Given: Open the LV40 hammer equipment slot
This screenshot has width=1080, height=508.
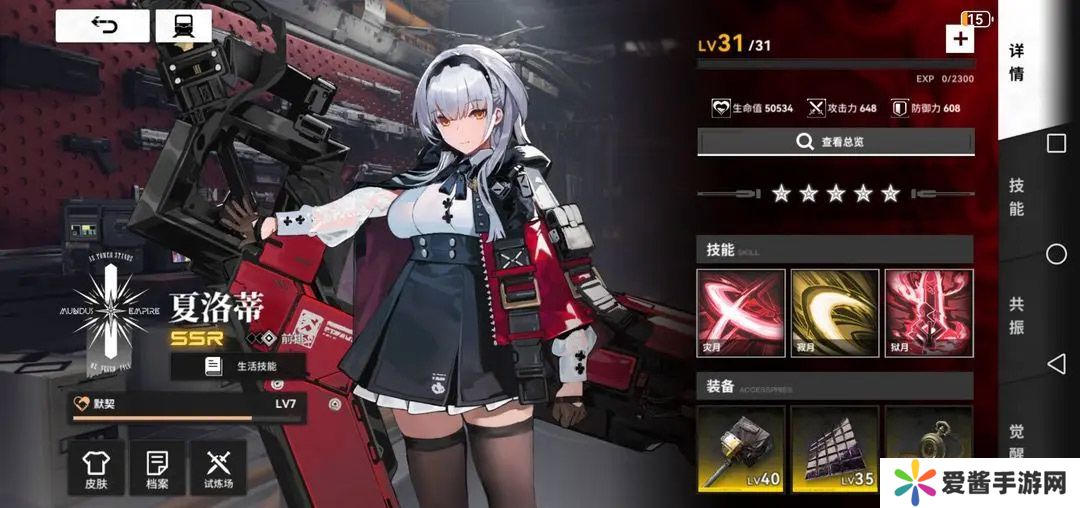Looking at the screenshot, I should (x=739, y=449).
